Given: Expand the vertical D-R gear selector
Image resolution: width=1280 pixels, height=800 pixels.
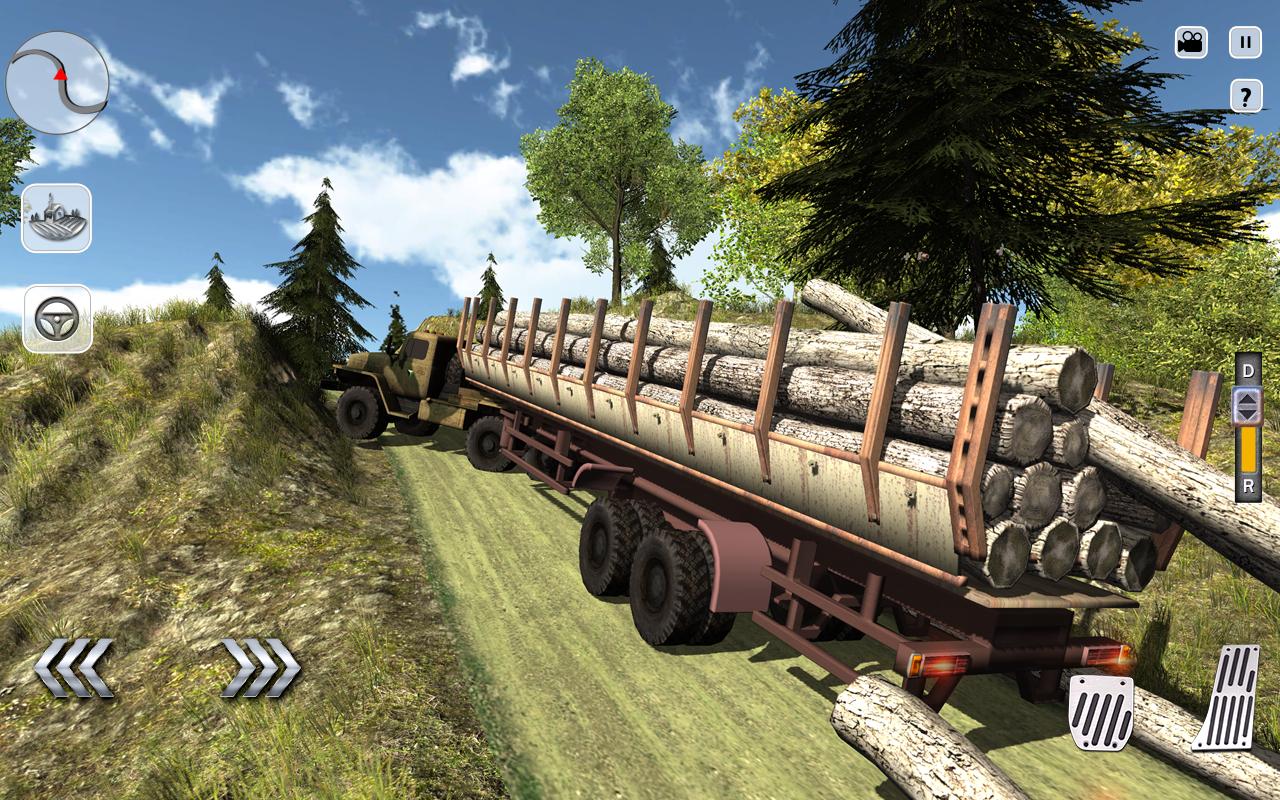Looking at the screenshot, I should [1246, 430].
